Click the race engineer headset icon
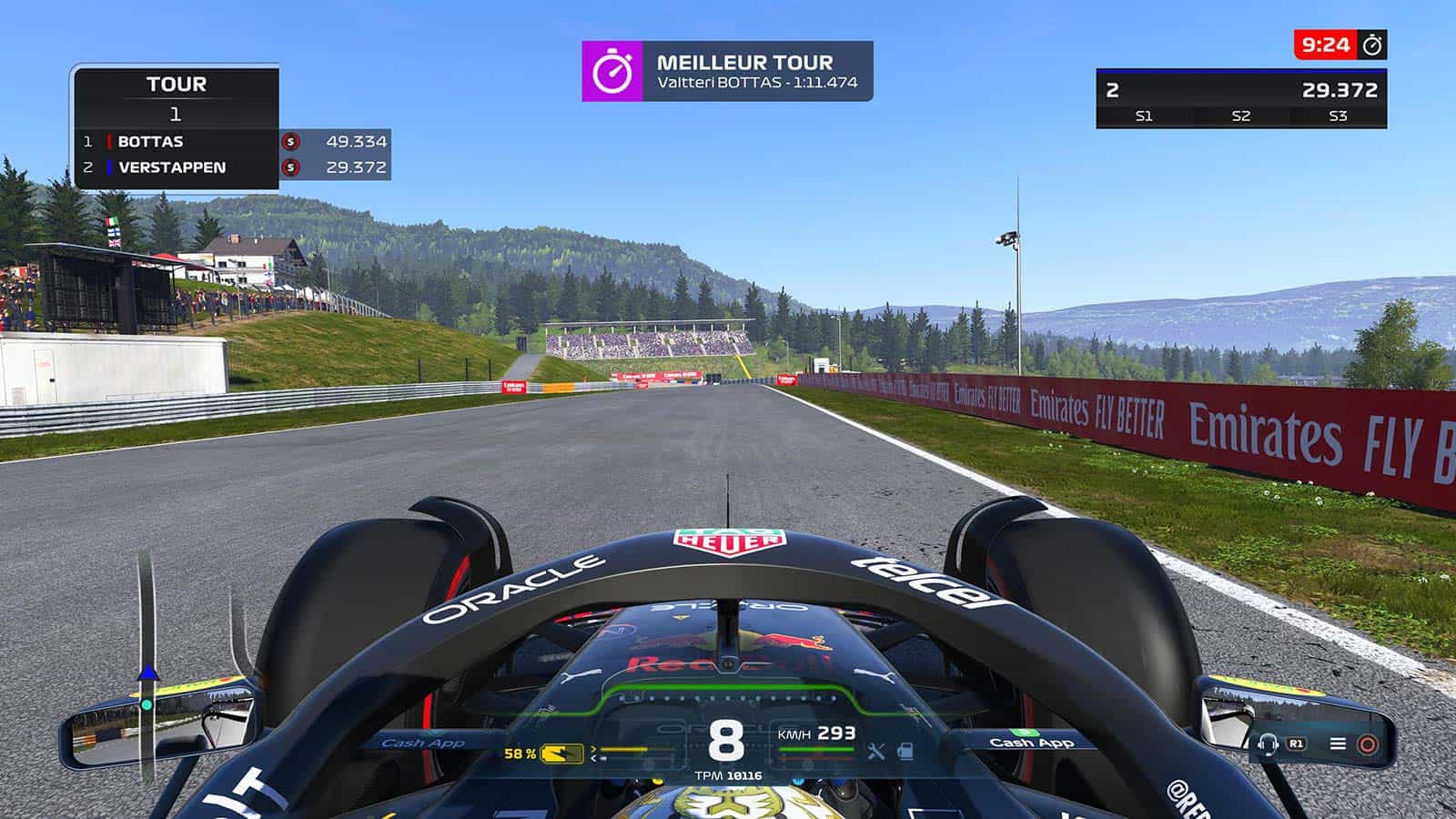The height and width of the screenshot is (819, 1456). [1268, 744]
